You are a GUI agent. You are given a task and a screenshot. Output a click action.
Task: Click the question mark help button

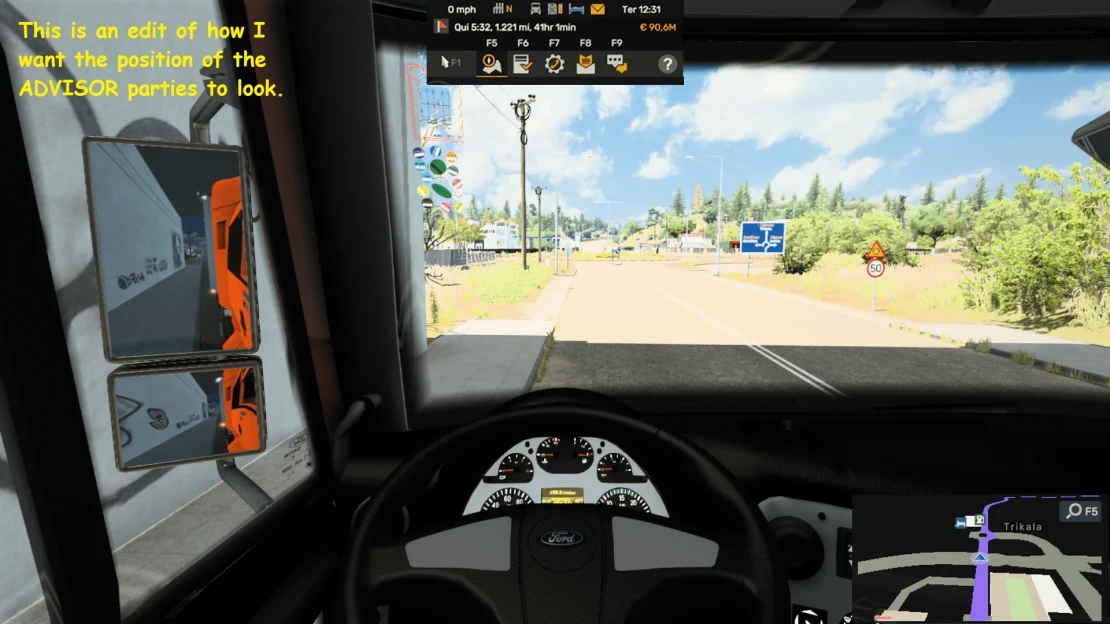click(667, 64)
